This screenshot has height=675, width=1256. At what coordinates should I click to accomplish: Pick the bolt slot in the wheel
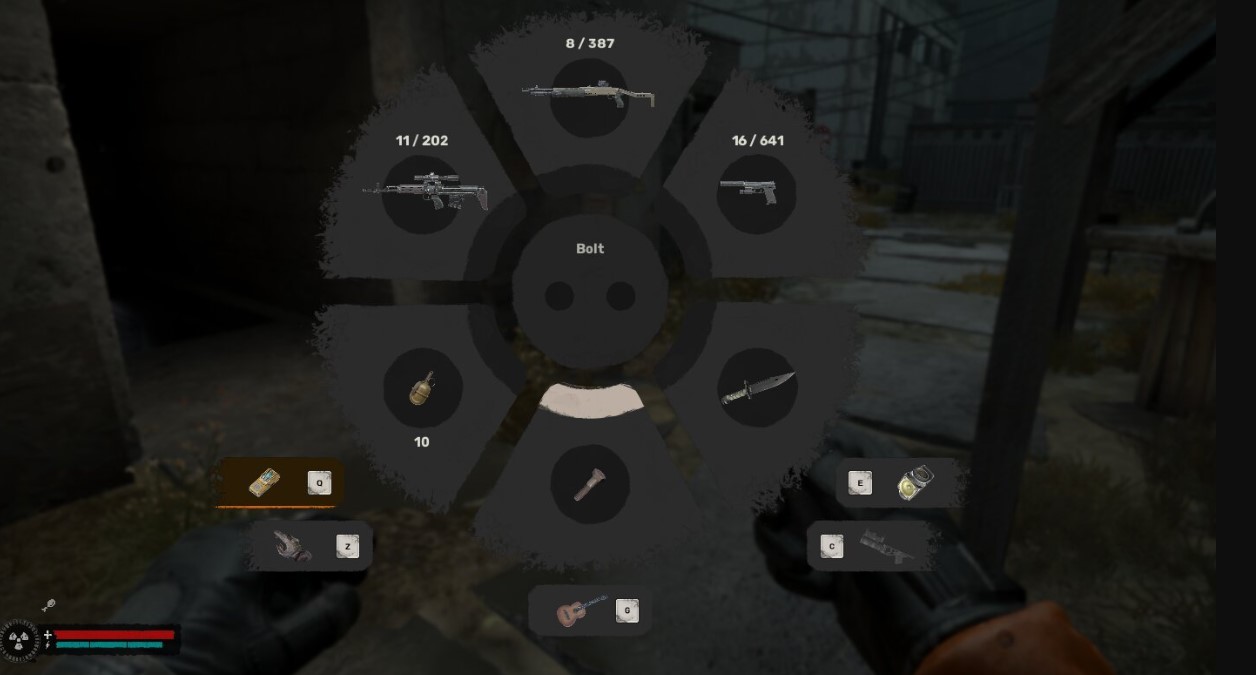pyautogui.click(x=589, y=484)
